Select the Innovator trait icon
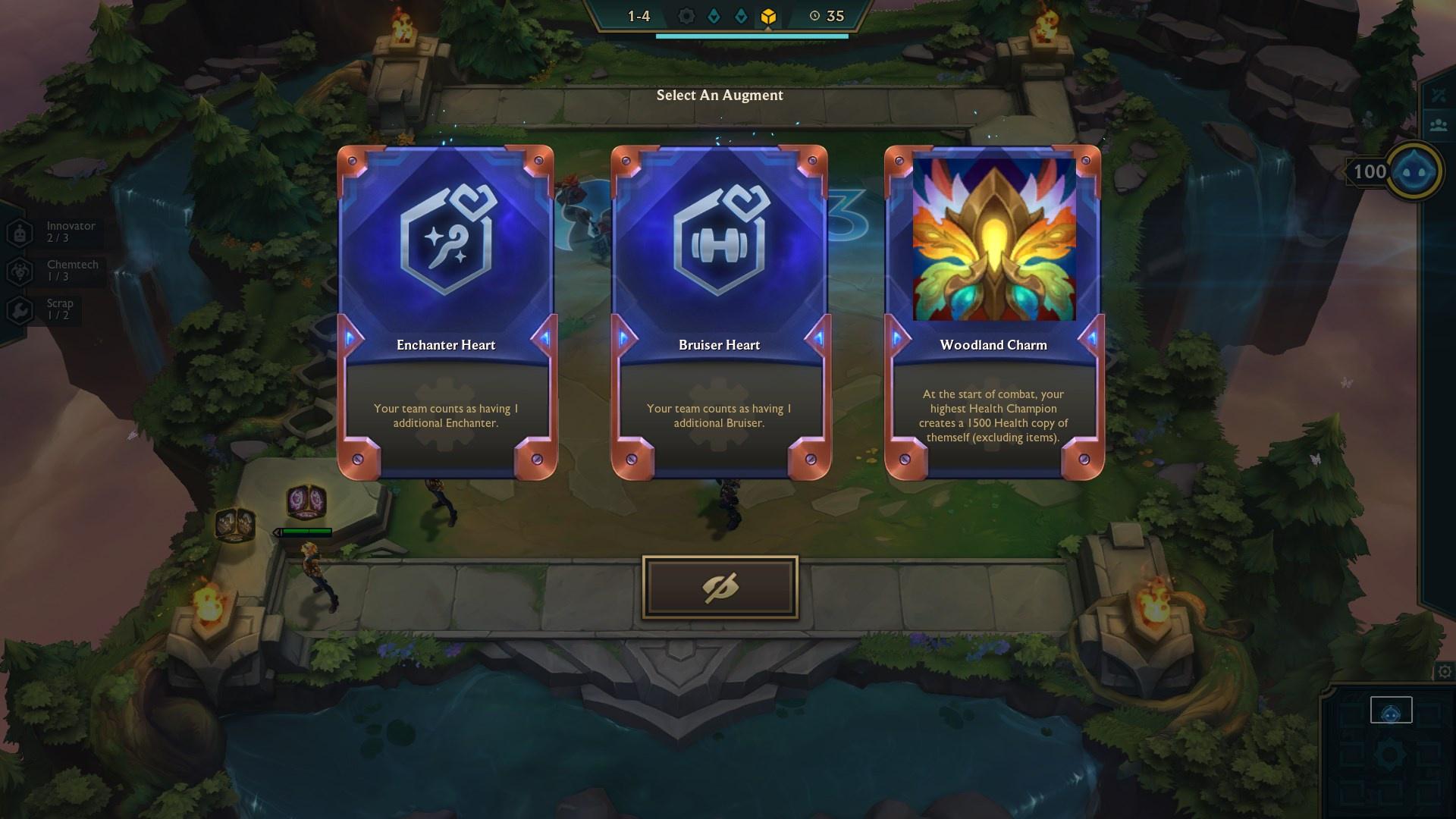 (19, 231)
